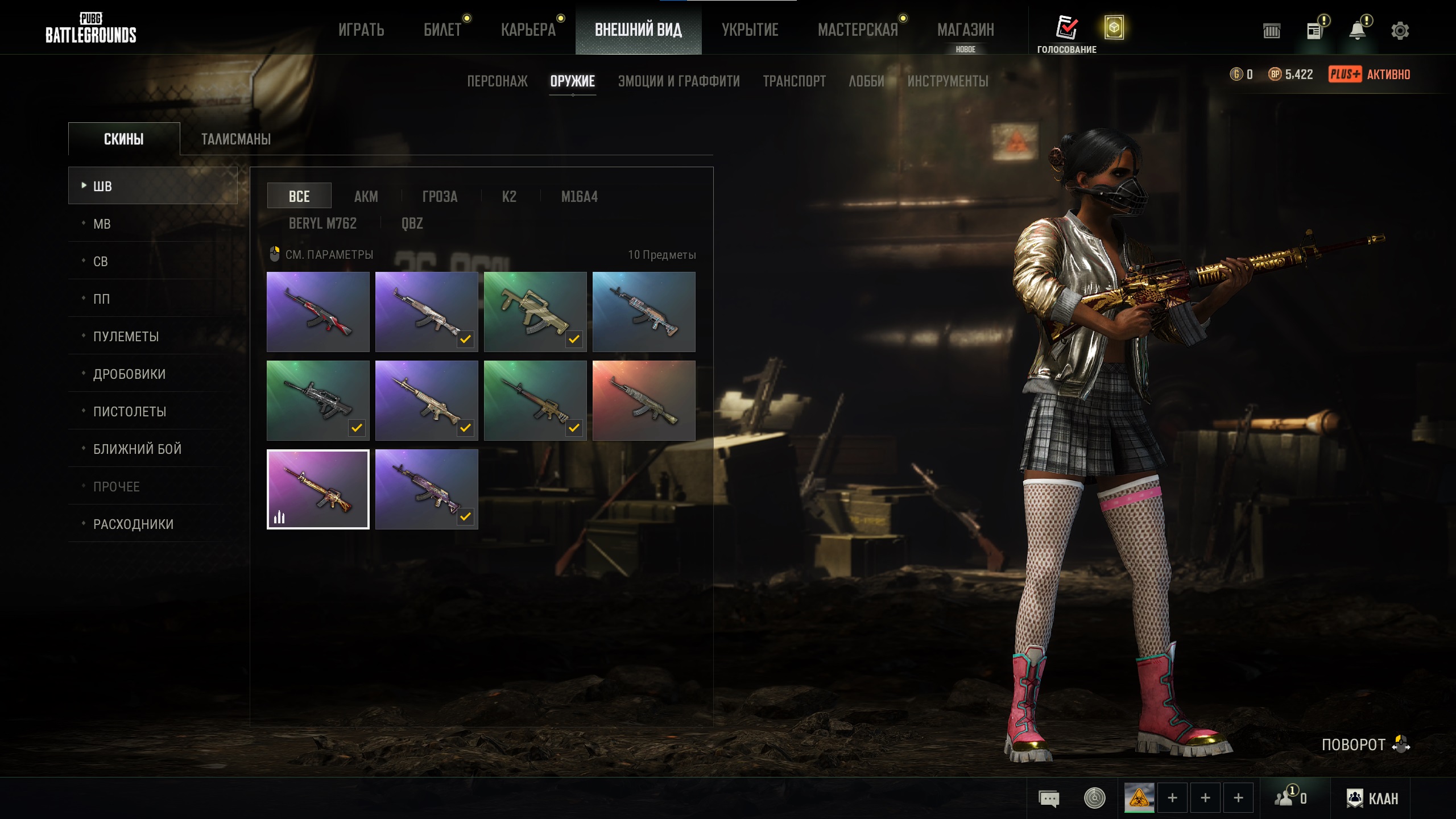The width and height of the screenshot is (1456, 819).
Task: Filter skins by BERYL M762
Action: (x=322, y=223)
